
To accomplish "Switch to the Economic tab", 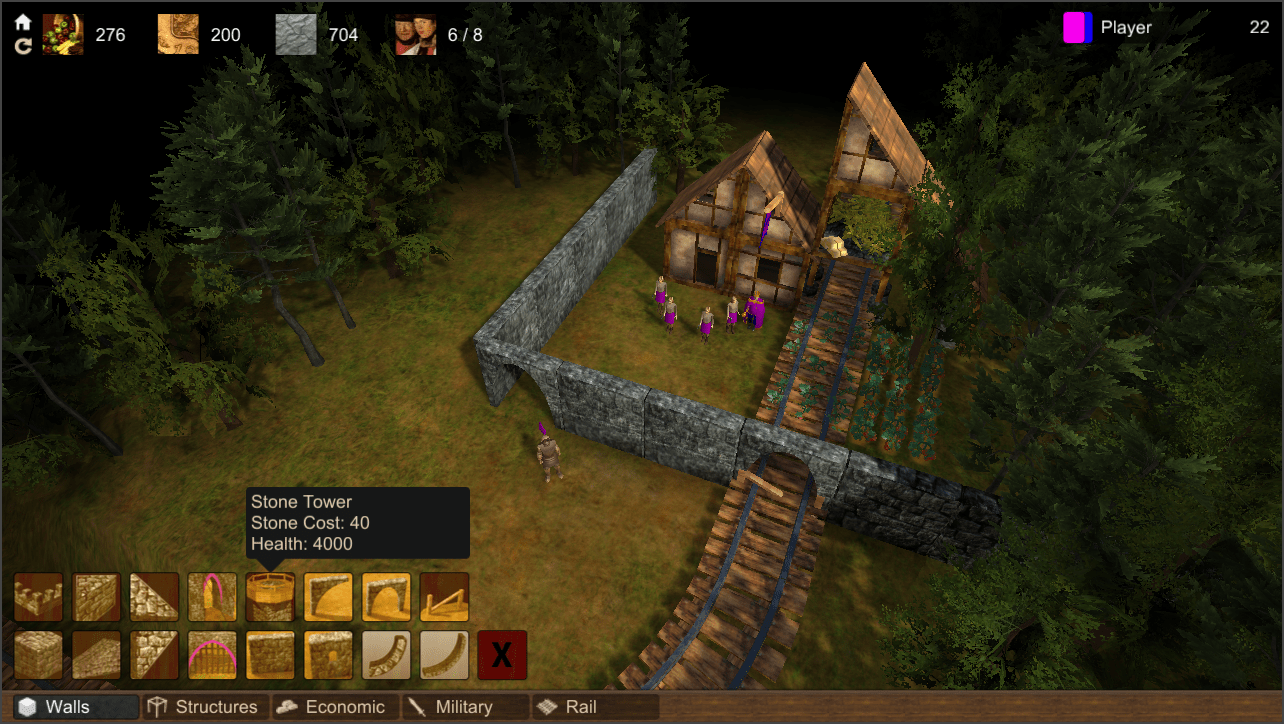I will 333,707.
